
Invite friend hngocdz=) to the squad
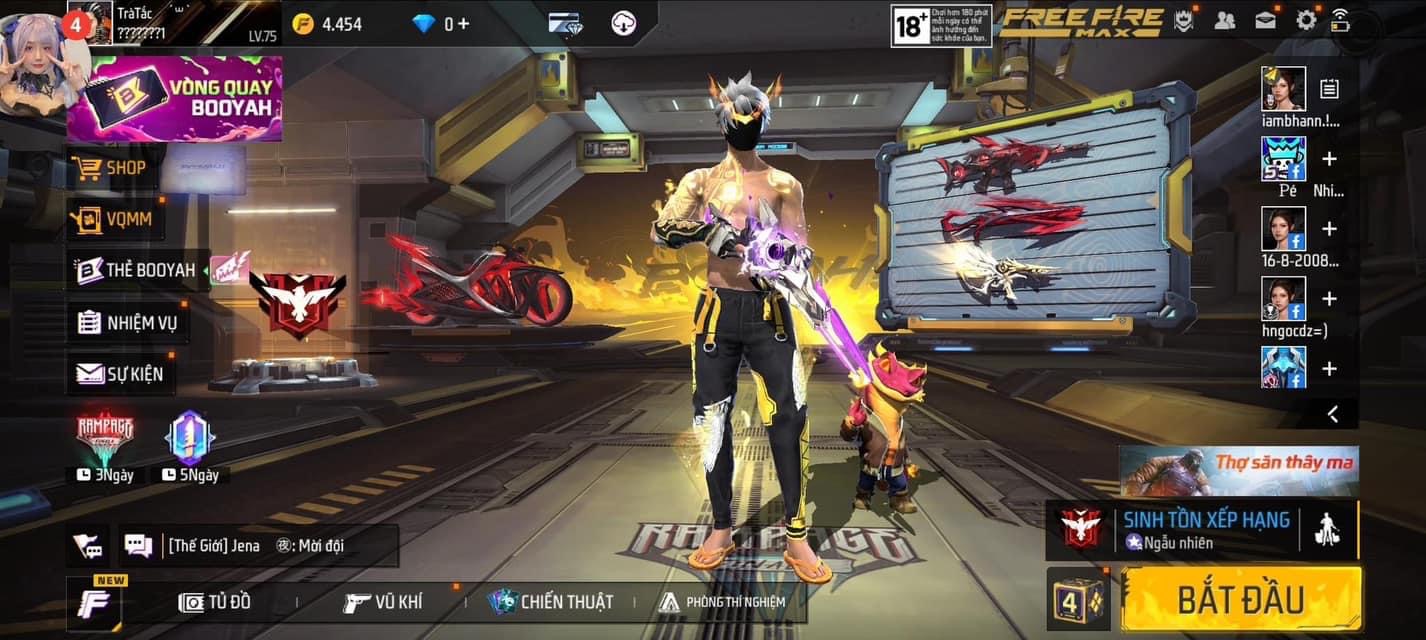click(1329, 299)
